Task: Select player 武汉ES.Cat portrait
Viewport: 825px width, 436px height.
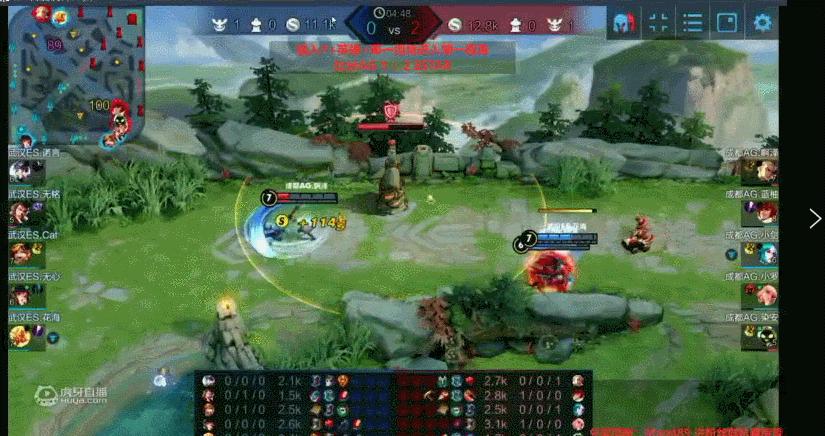Action: point(20,253)
